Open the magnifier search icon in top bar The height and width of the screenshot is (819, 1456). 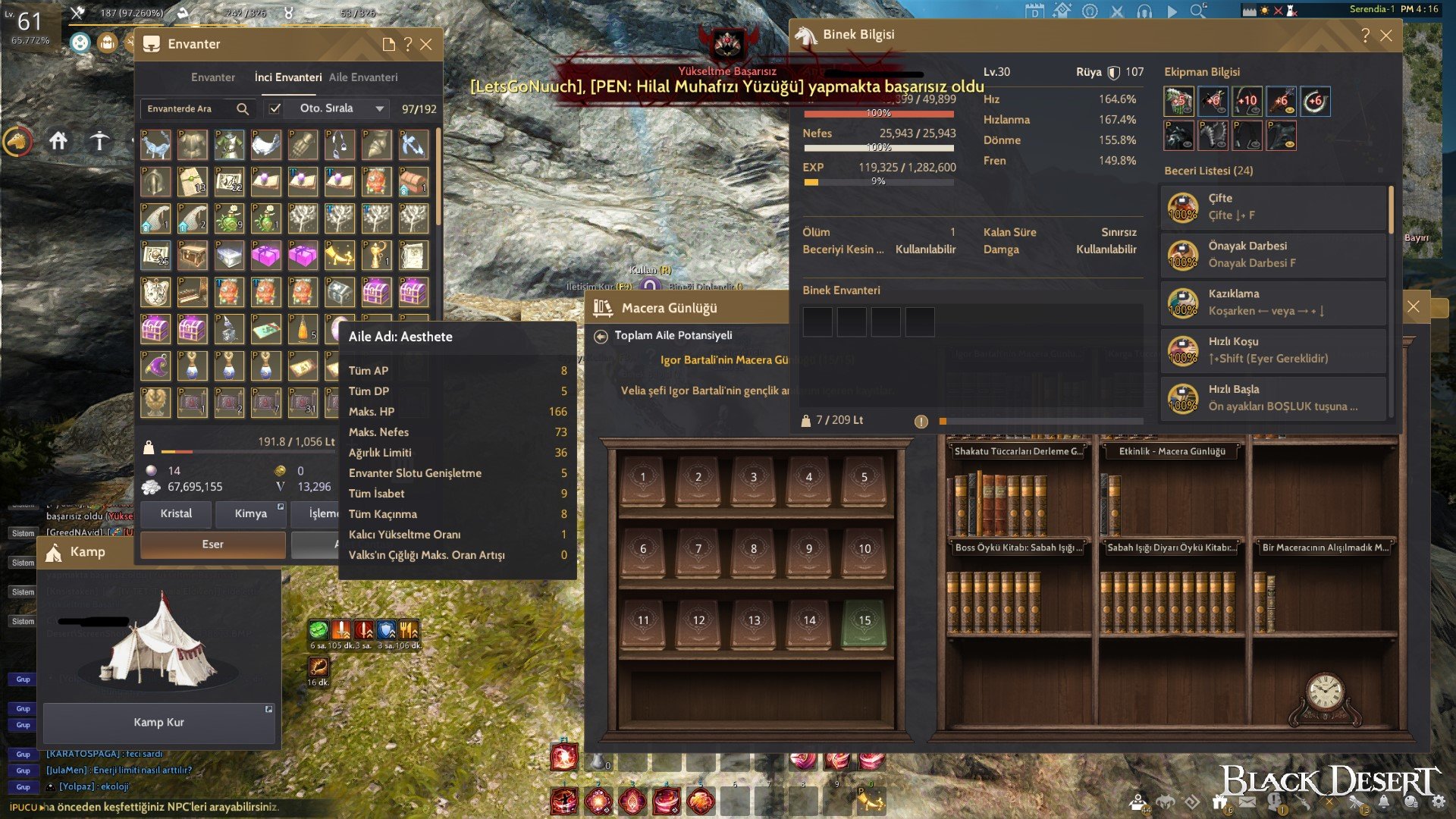click(1197, 11)
